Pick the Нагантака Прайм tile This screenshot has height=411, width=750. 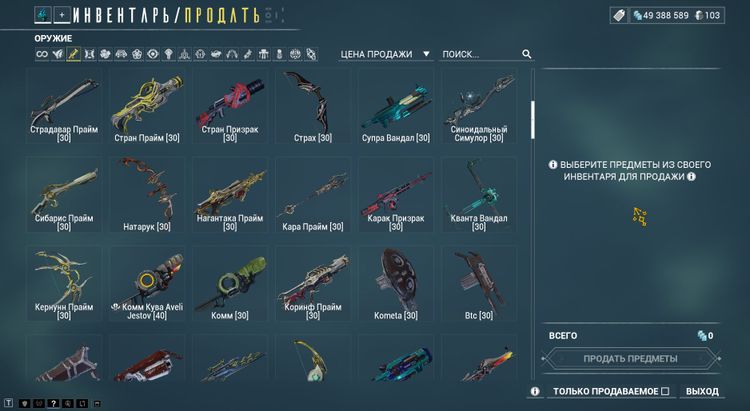[x=230, y=194]
